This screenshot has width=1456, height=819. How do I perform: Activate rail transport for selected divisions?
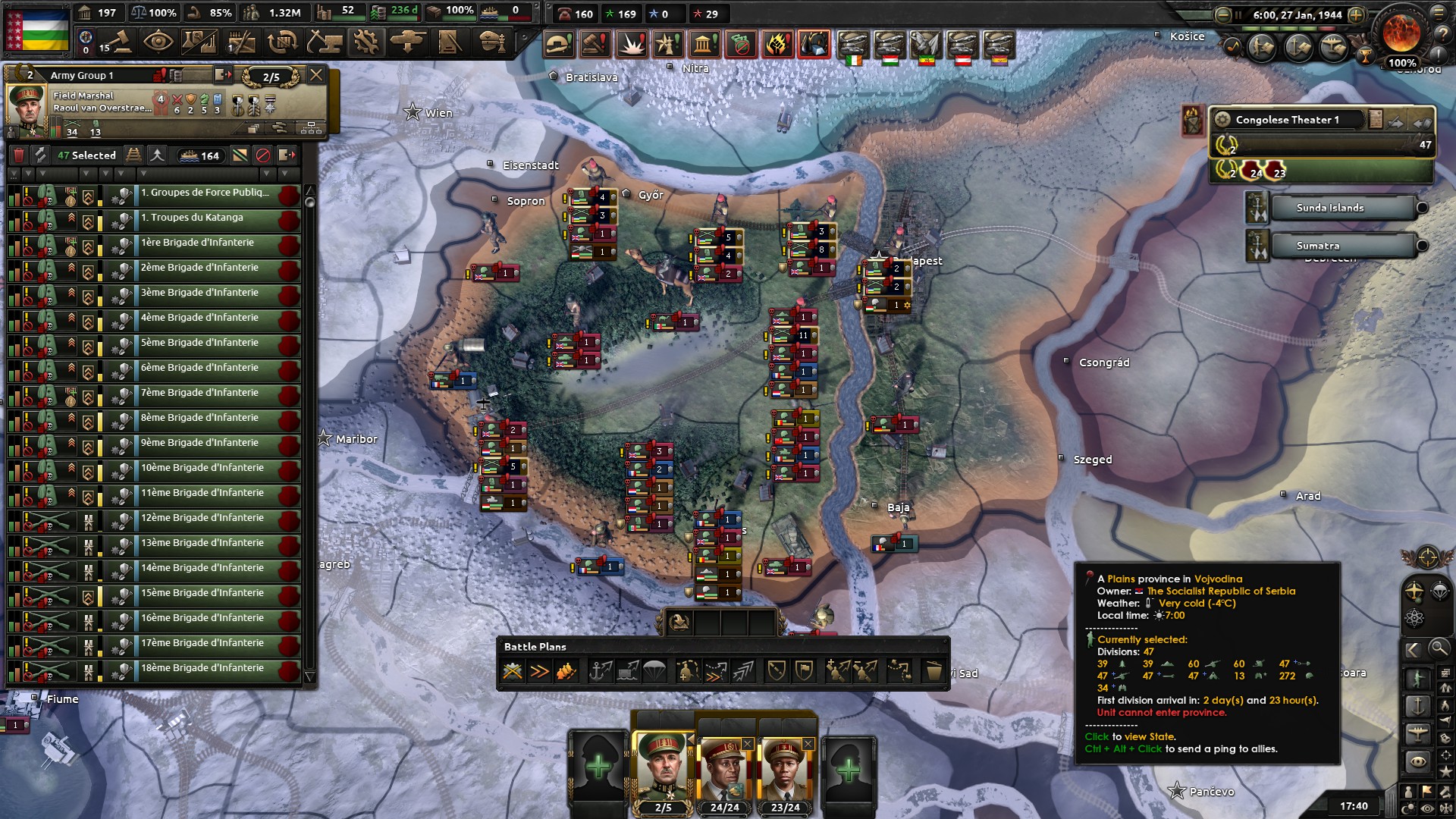click(133, 155)
